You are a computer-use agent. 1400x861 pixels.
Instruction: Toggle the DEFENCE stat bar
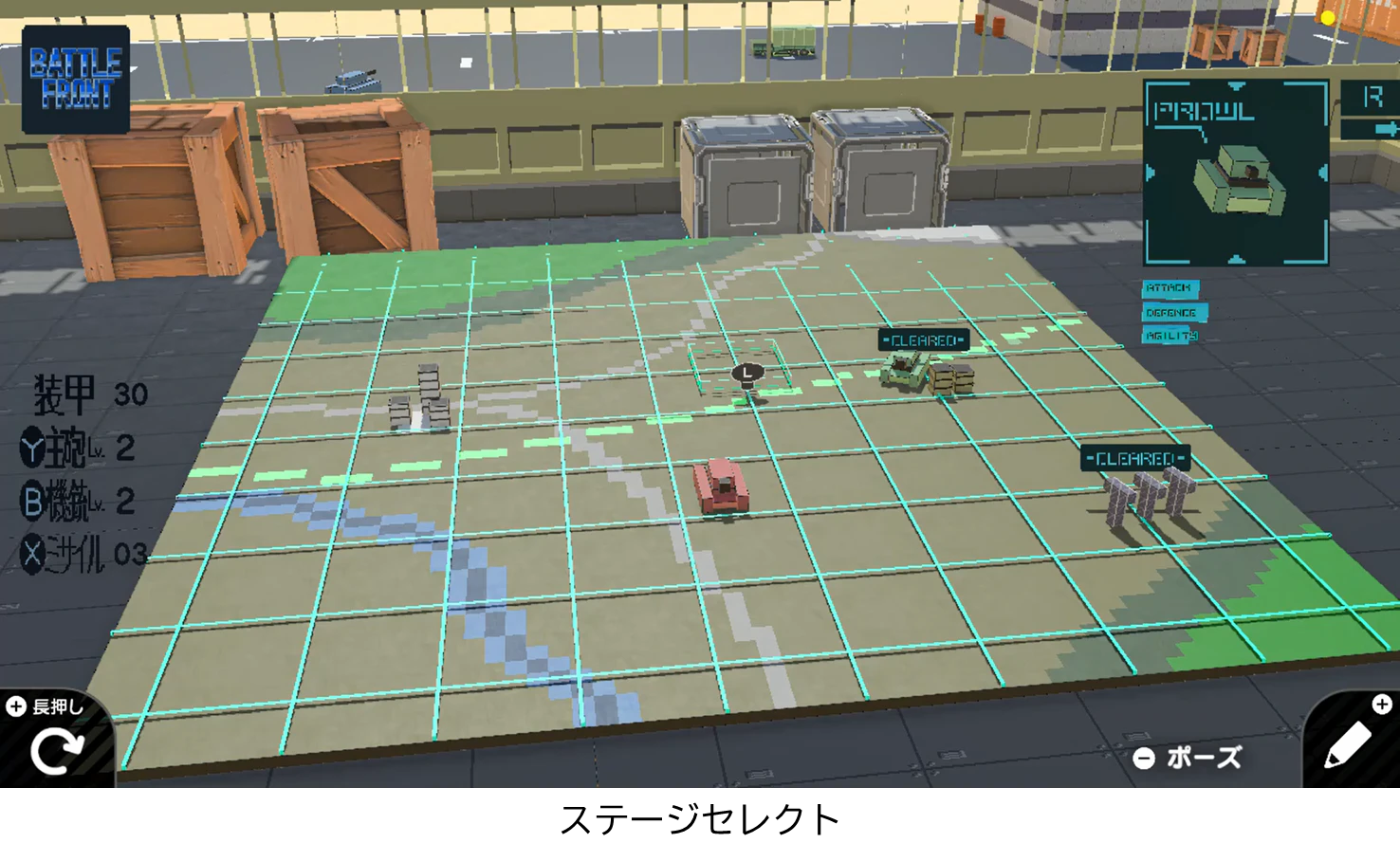click(x=1172, y=312)
